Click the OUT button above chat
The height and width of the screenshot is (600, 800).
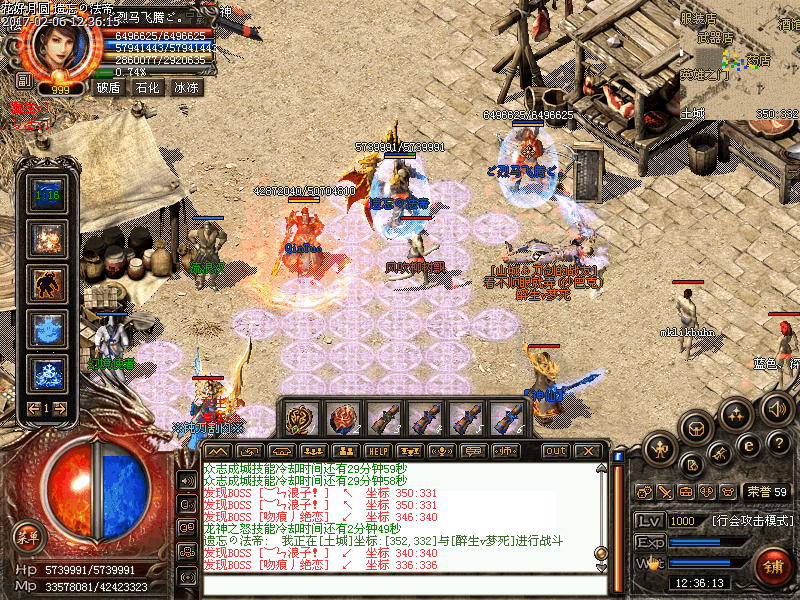(x=556, y=451)
